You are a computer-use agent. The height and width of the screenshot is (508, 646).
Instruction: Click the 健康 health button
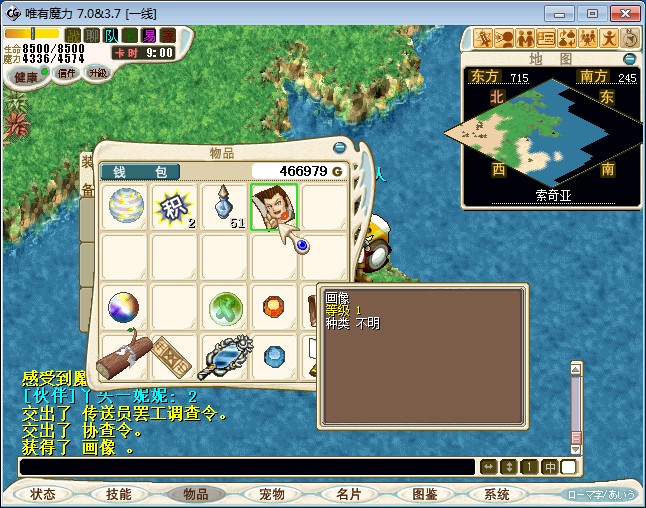tap(27, 77)
